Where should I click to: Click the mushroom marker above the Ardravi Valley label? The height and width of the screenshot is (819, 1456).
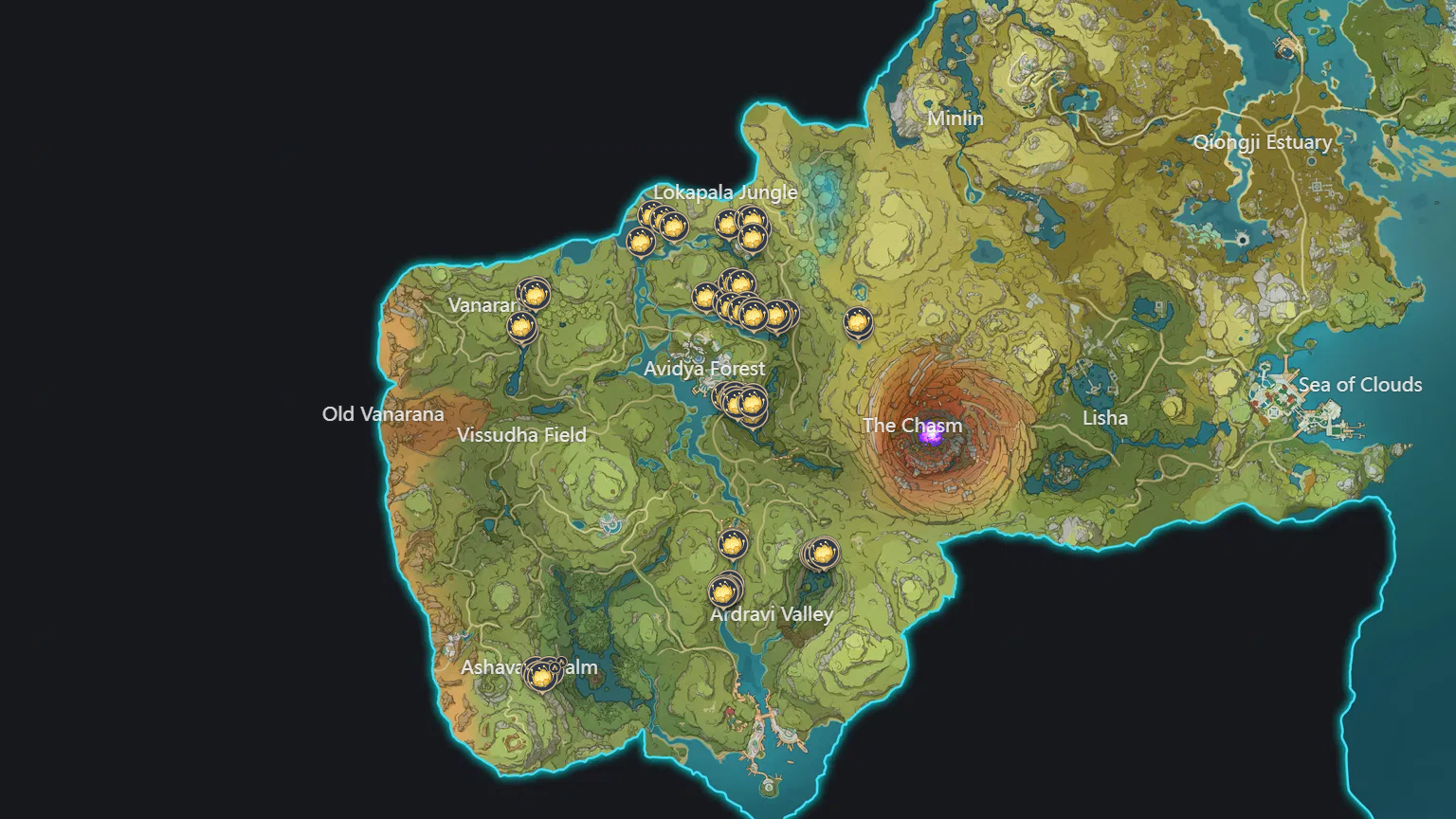pos(724,591)
